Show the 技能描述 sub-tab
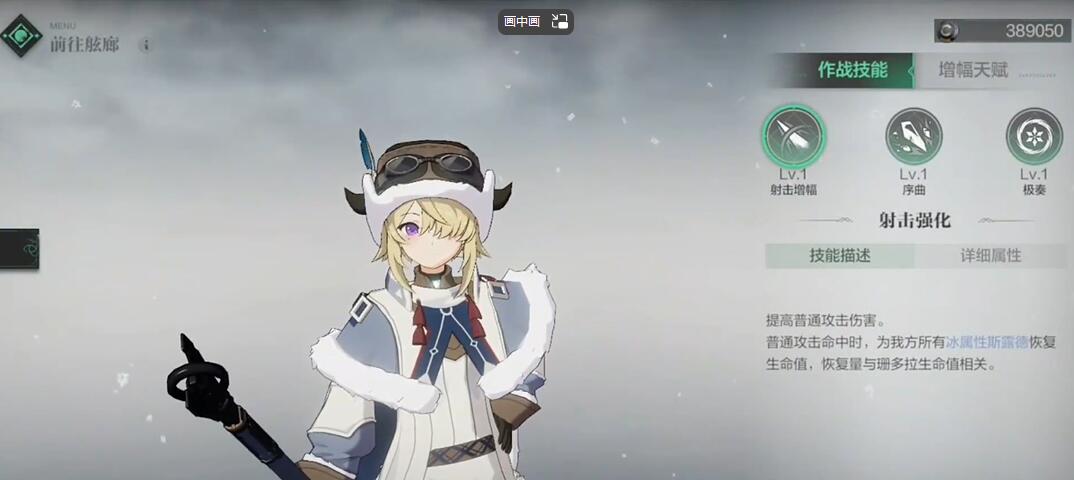 (840, 255)
